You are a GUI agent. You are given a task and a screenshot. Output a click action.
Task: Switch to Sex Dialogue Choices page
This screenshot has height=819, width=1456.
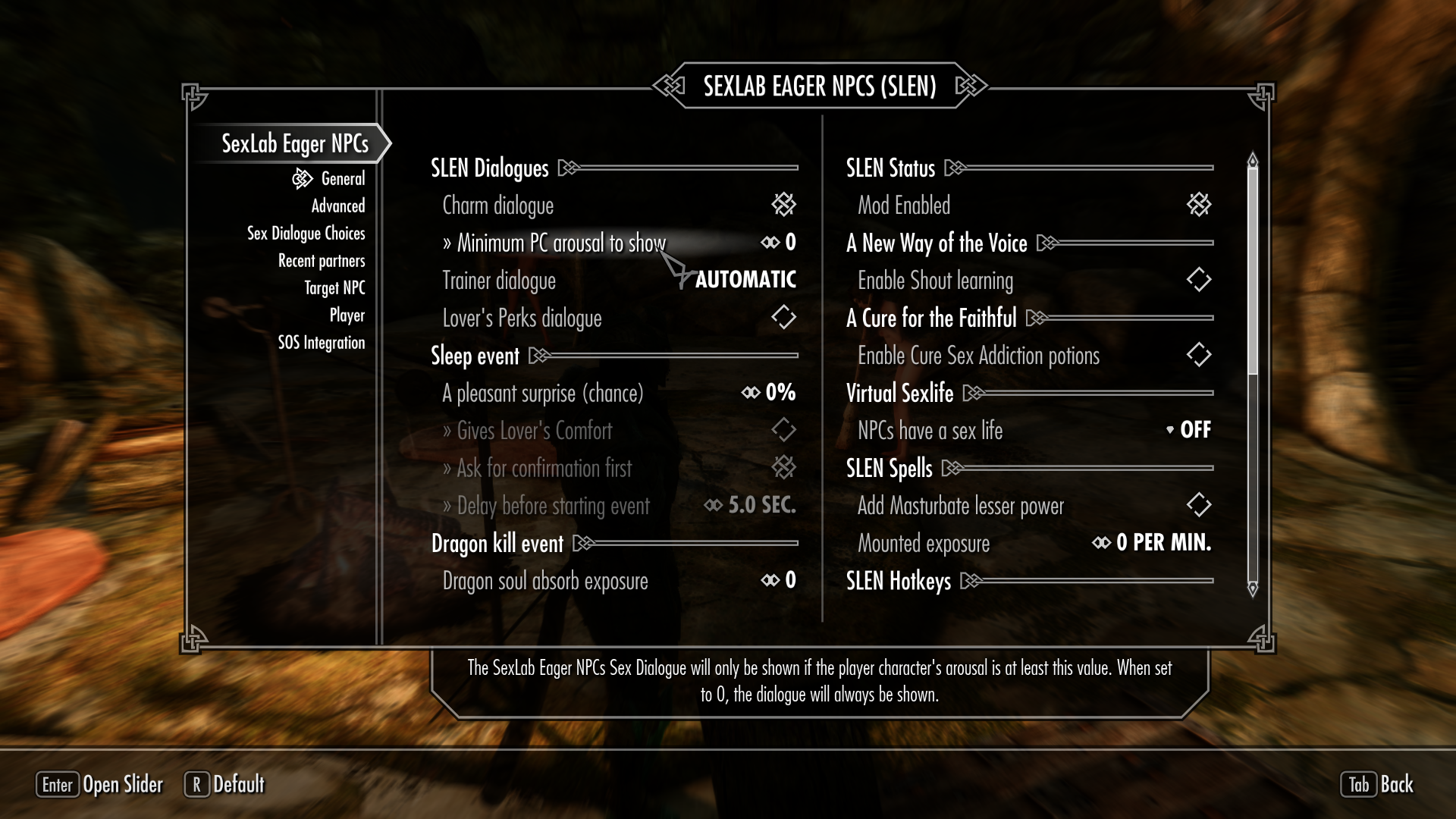(x=306, y=234)
